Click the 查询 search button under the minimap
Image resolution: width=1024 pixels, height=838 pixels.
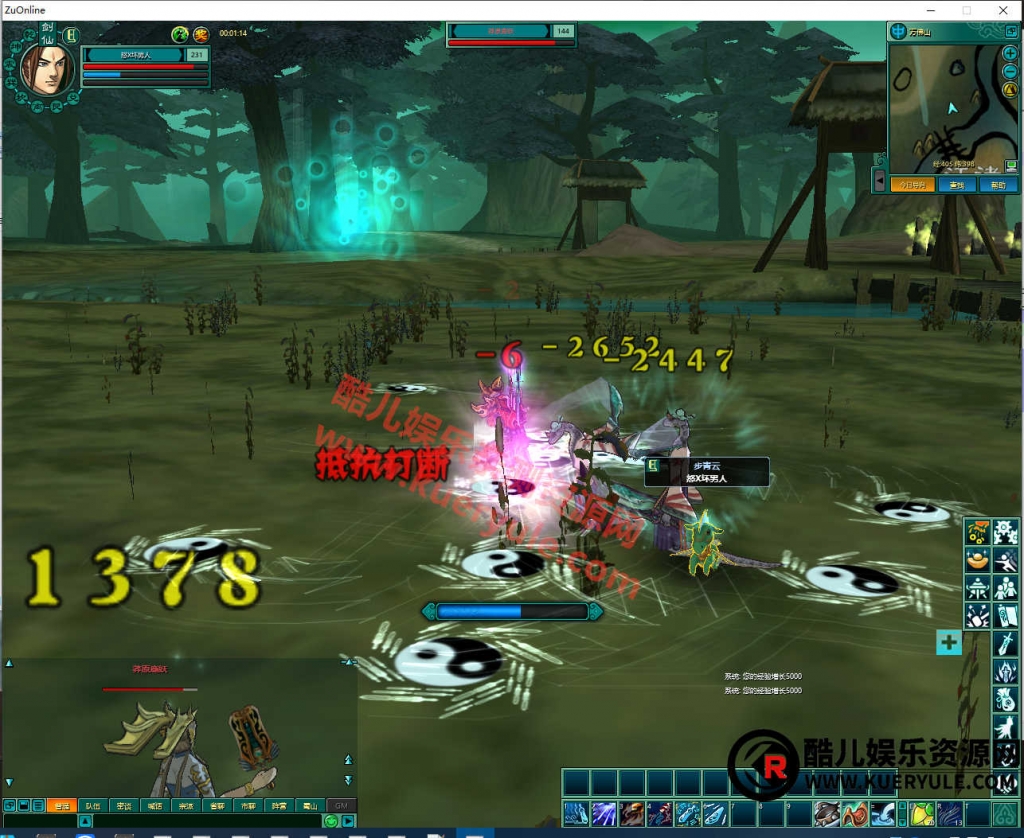point(957,185)
